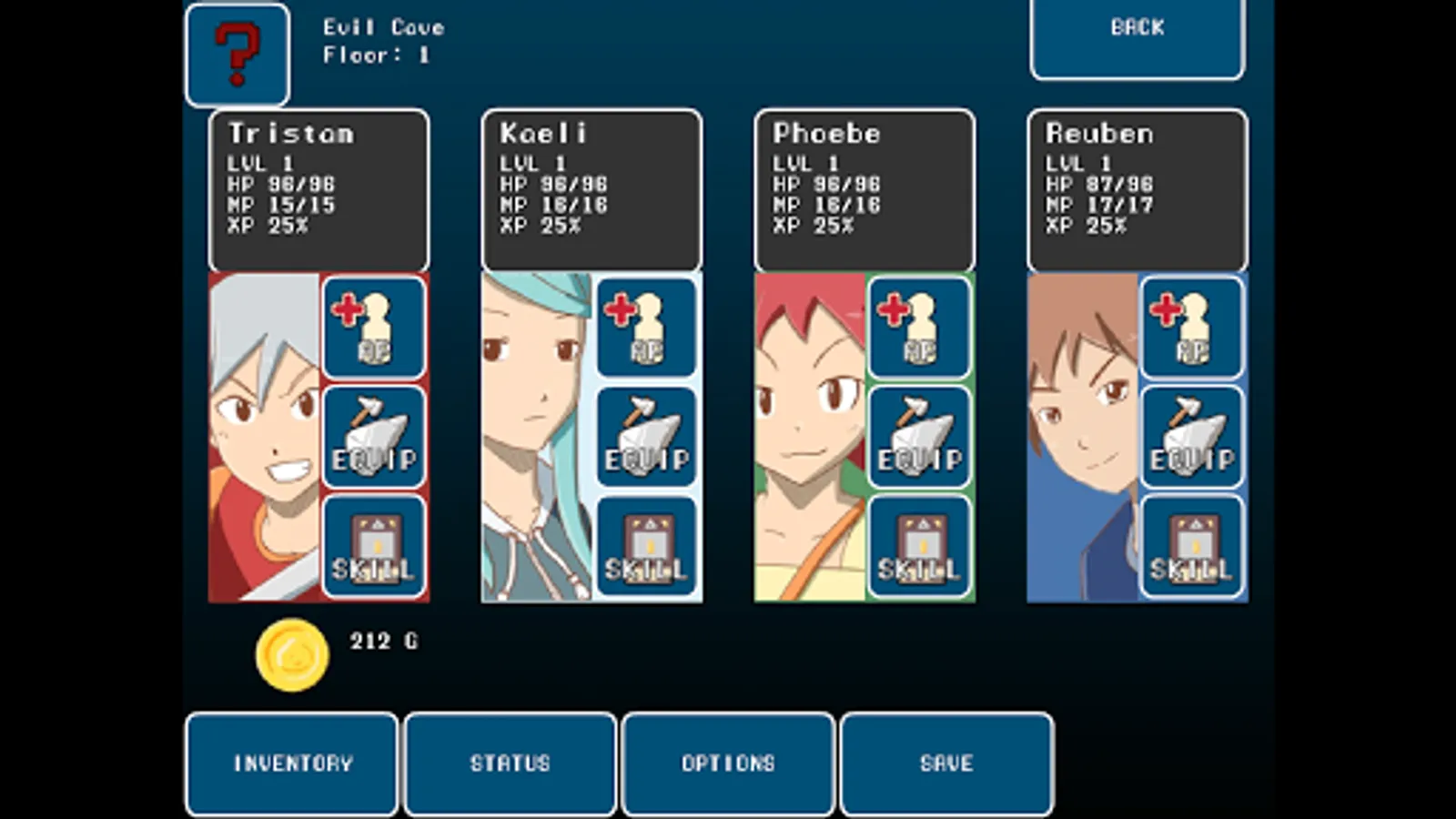Open the OPTIONS menu
The image size is (1456, 819).
click(x=728, y=763)
